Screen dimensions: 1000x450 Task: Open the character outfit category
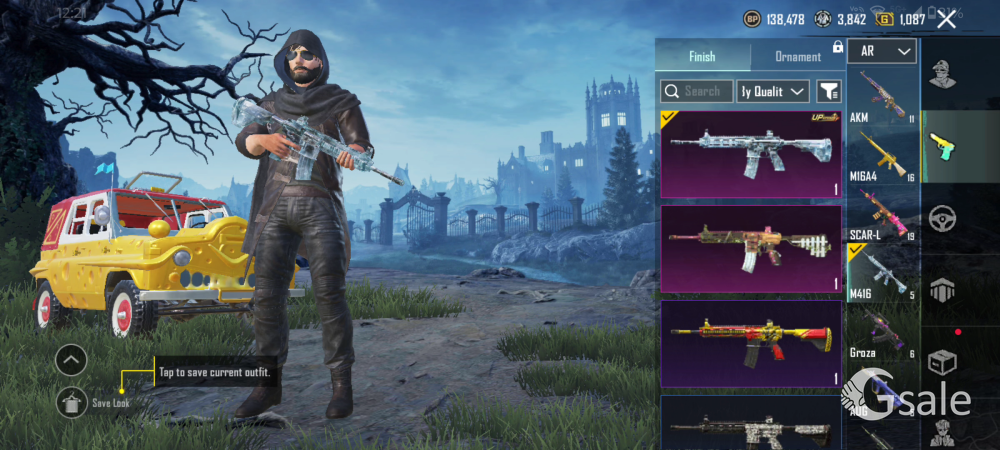point(941,75)
